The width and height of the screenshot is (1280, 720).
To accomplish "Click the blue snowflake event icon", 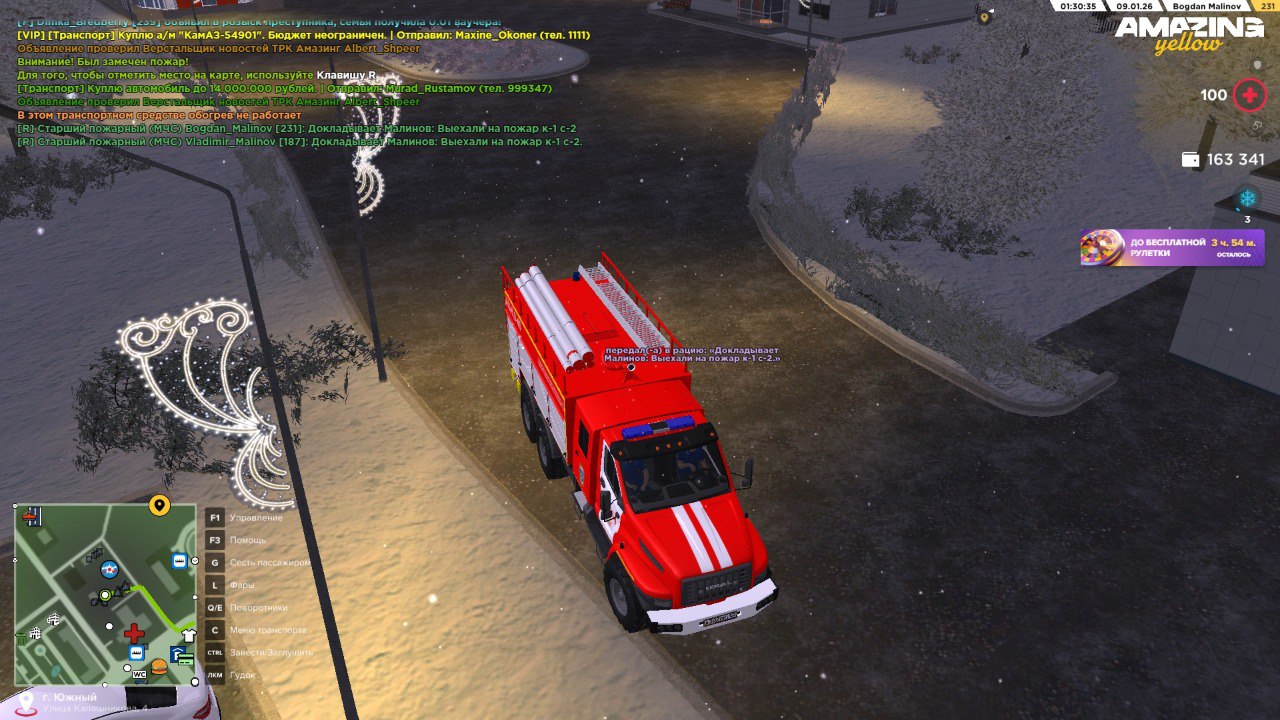I will (1247, 198).
